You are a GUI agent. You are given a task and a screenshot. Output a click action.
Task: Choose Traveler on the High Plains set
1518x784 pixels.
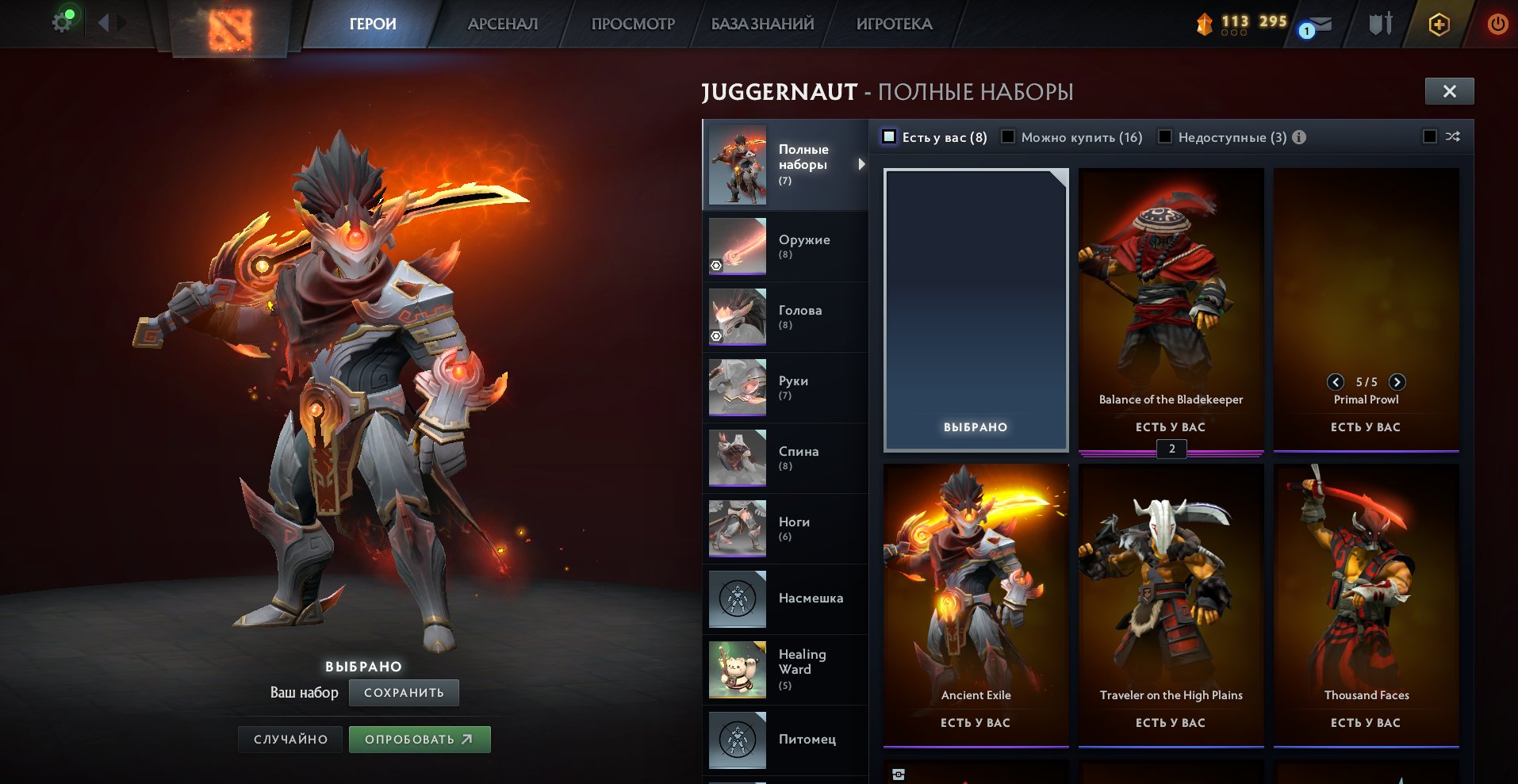coord(1171,604)
